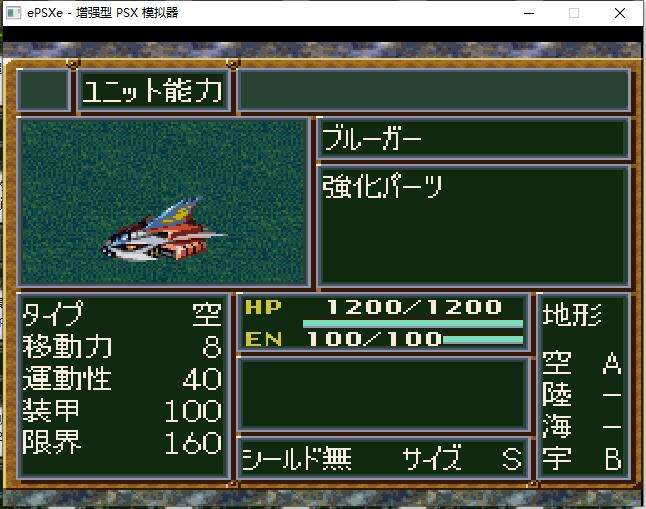The height and width of the screenshot is (509, 646).
Task: Close the ePSXe emulator window
Action: [620, 13]
